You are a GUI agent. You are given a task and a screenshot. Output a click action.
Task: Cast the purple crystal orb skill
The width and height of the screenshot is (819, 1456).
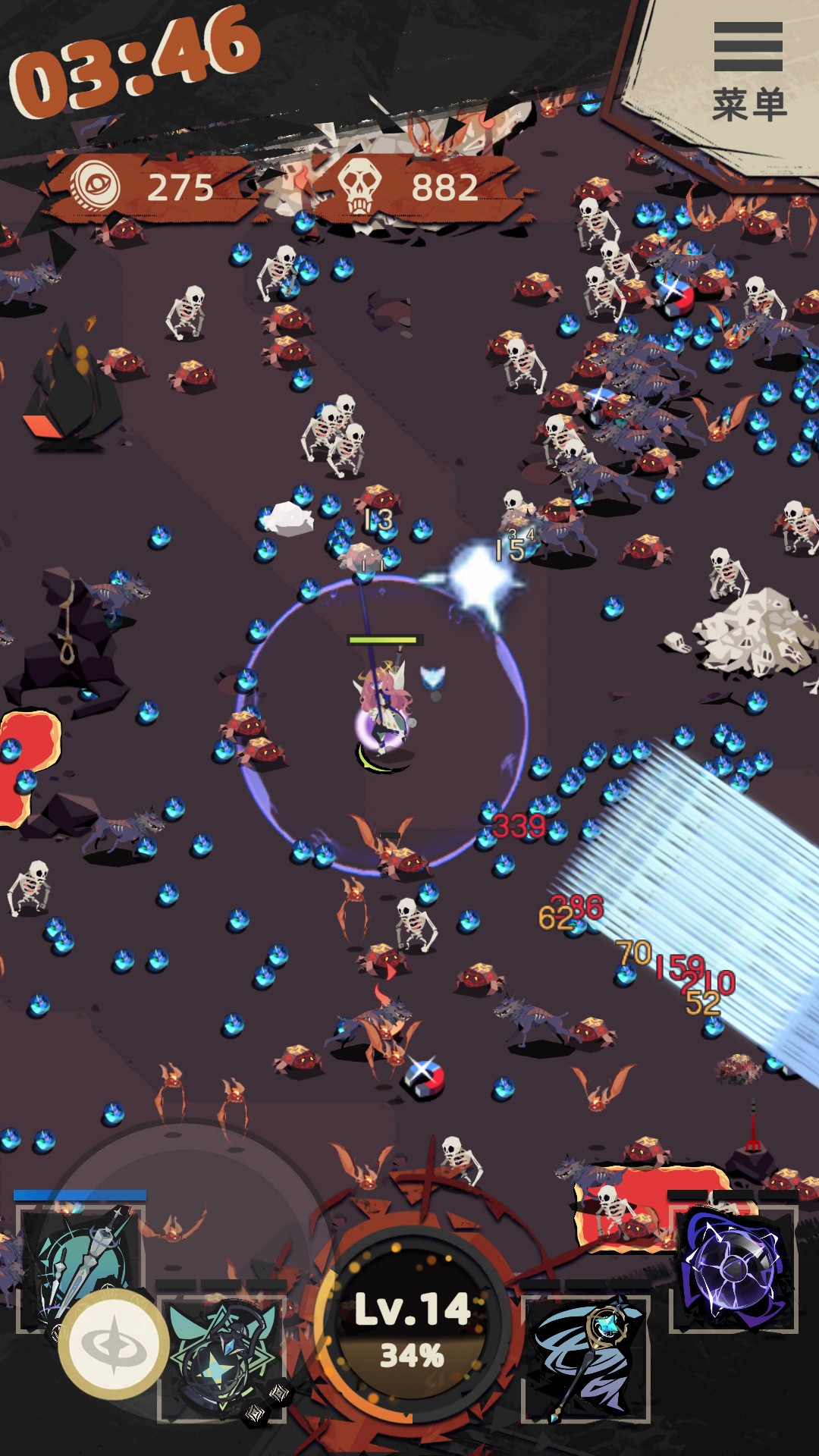733,1268
